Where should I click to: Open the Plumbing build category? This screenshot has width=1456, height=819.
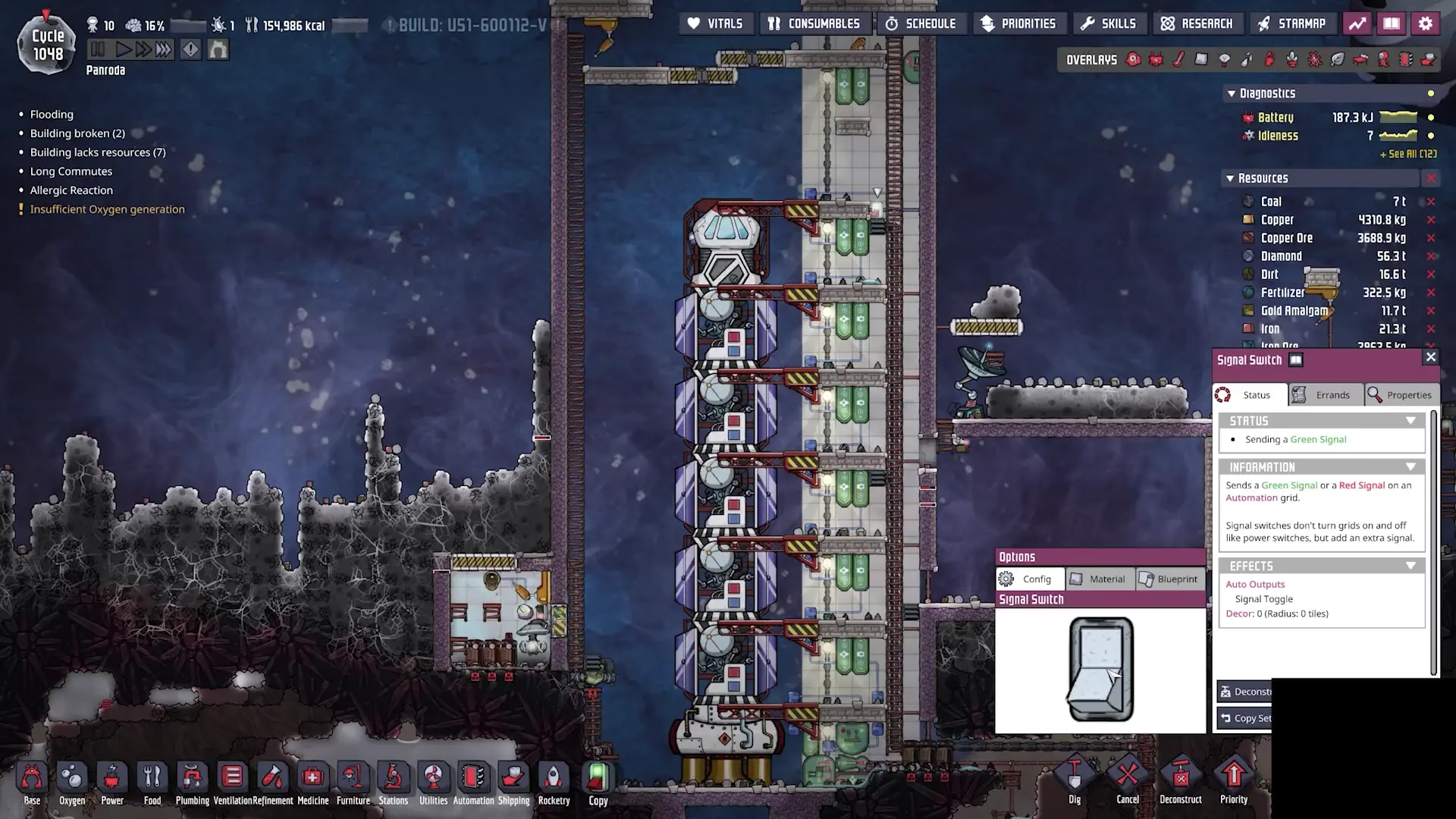[193, 777]
